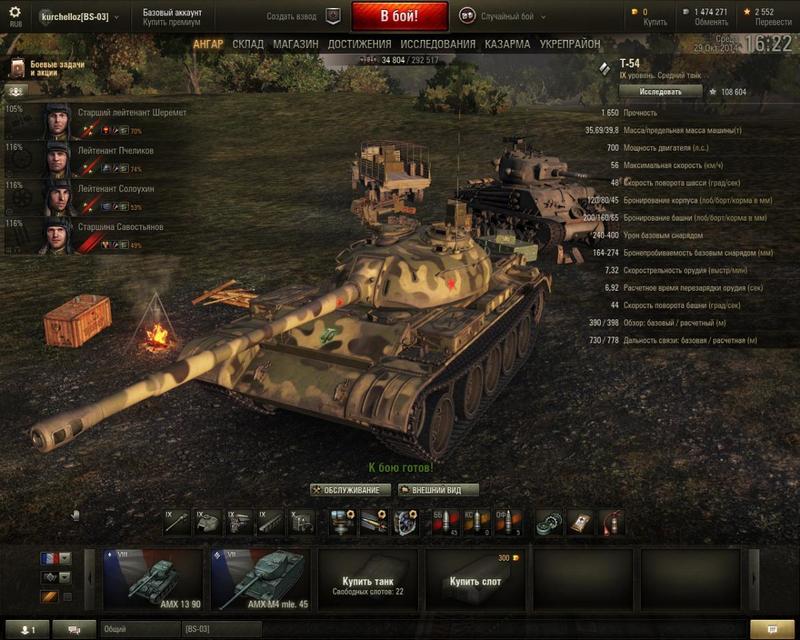Choose the AMX M4 mle. 45 tank
Viewport: 800px width, 640px height.
click(x=261, y=579)
